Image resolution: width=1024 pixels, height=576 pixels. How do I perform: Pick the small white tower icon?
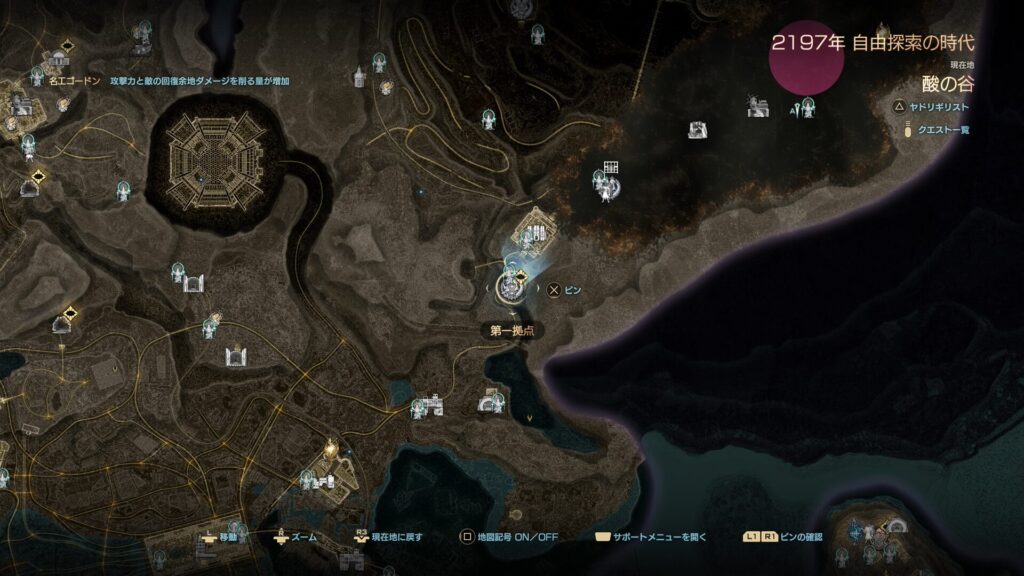(x=359, y=76)
